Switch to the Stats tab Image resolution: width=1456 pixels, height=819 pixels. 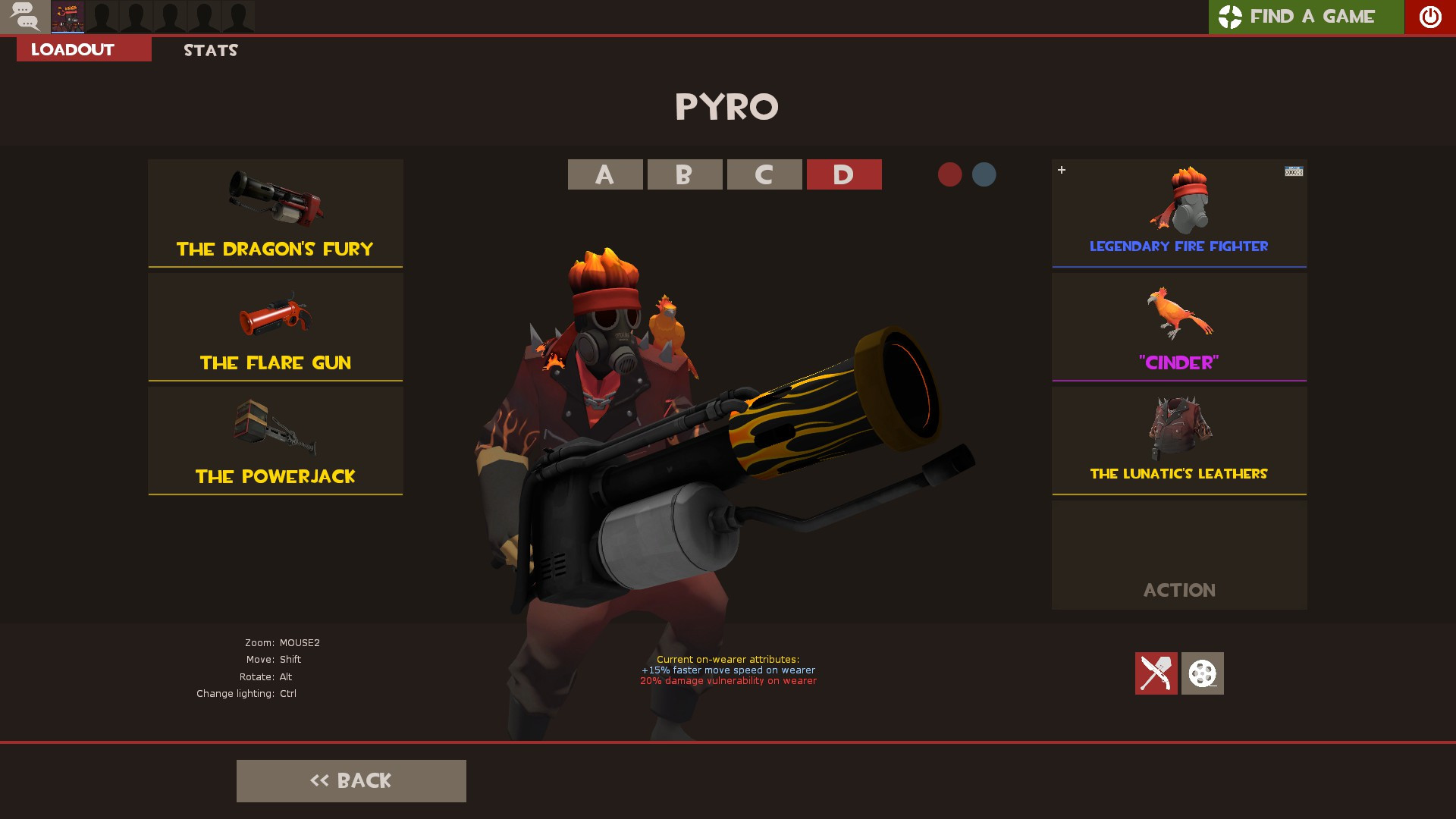(x=210, y=50)
